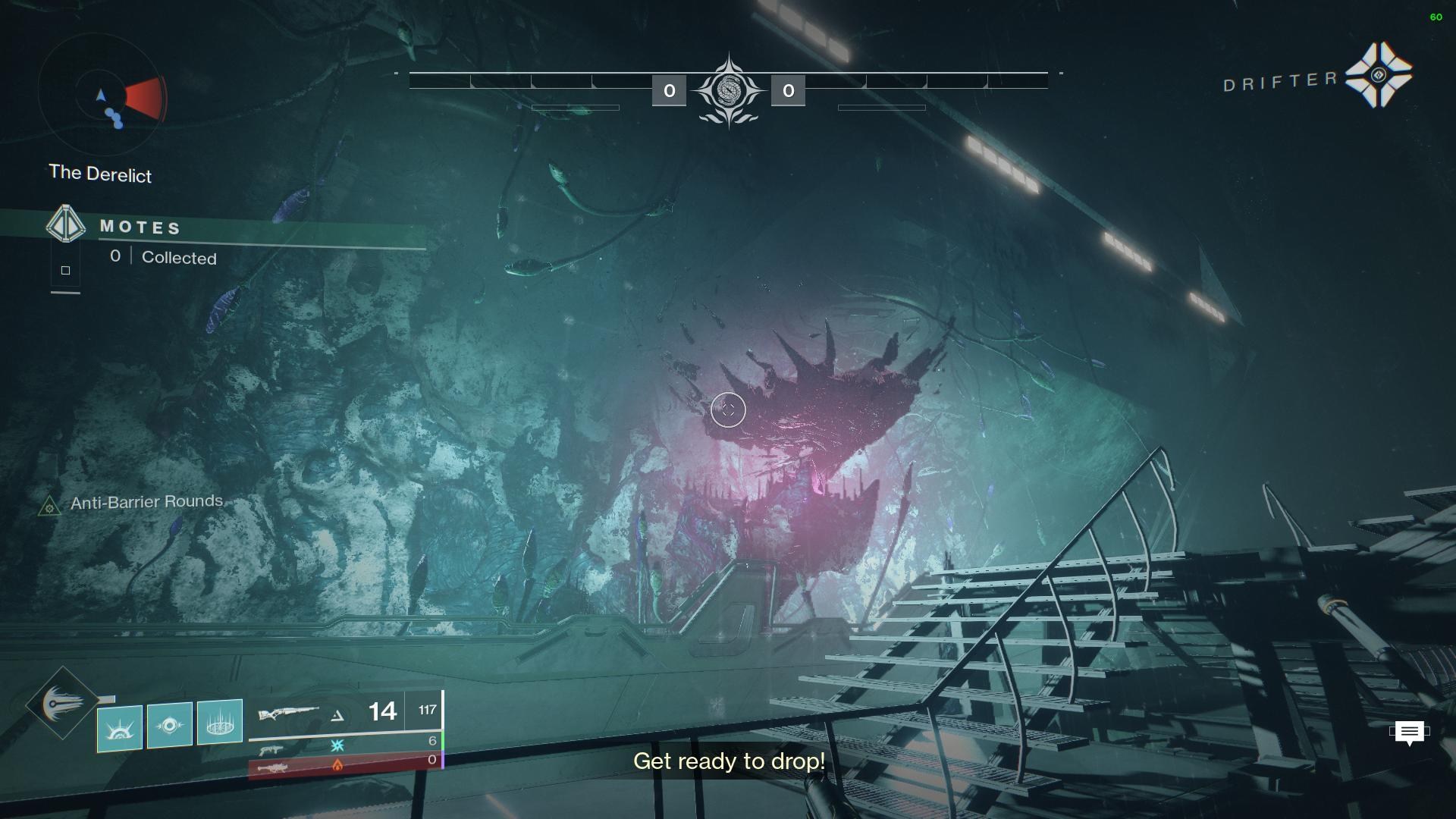The height and width of the screenshot is (819, 1456).
Task: Switch to the heavy weapon in the red row
Action: pyautogui.click(x=272, y=767)
